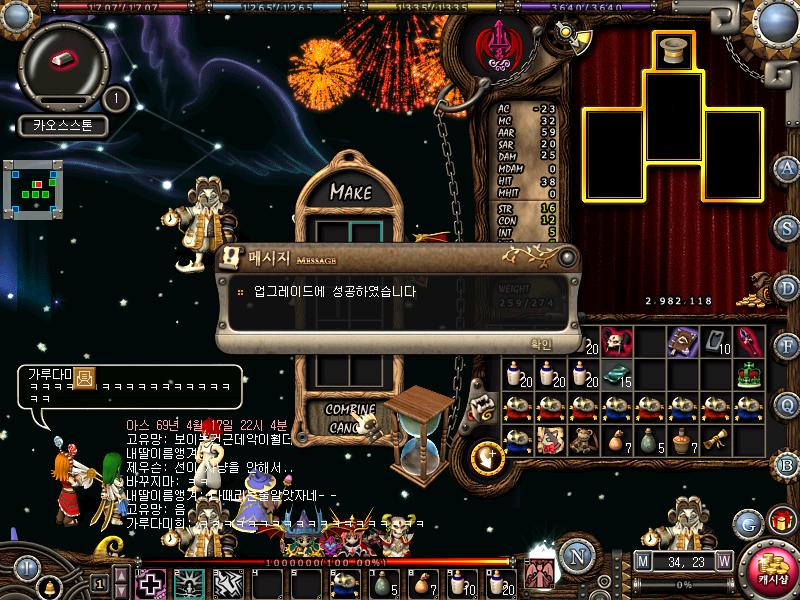Click the round G button
This screenshot has width=800, height=600.
tap(747, 523)
